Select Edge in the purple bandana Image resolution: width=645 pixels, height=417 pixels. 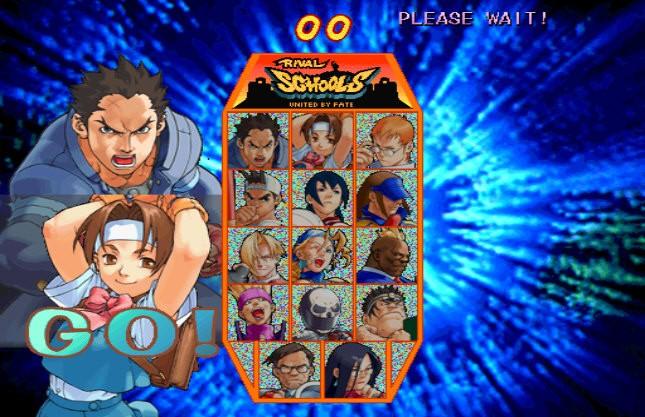coord(258,313)
